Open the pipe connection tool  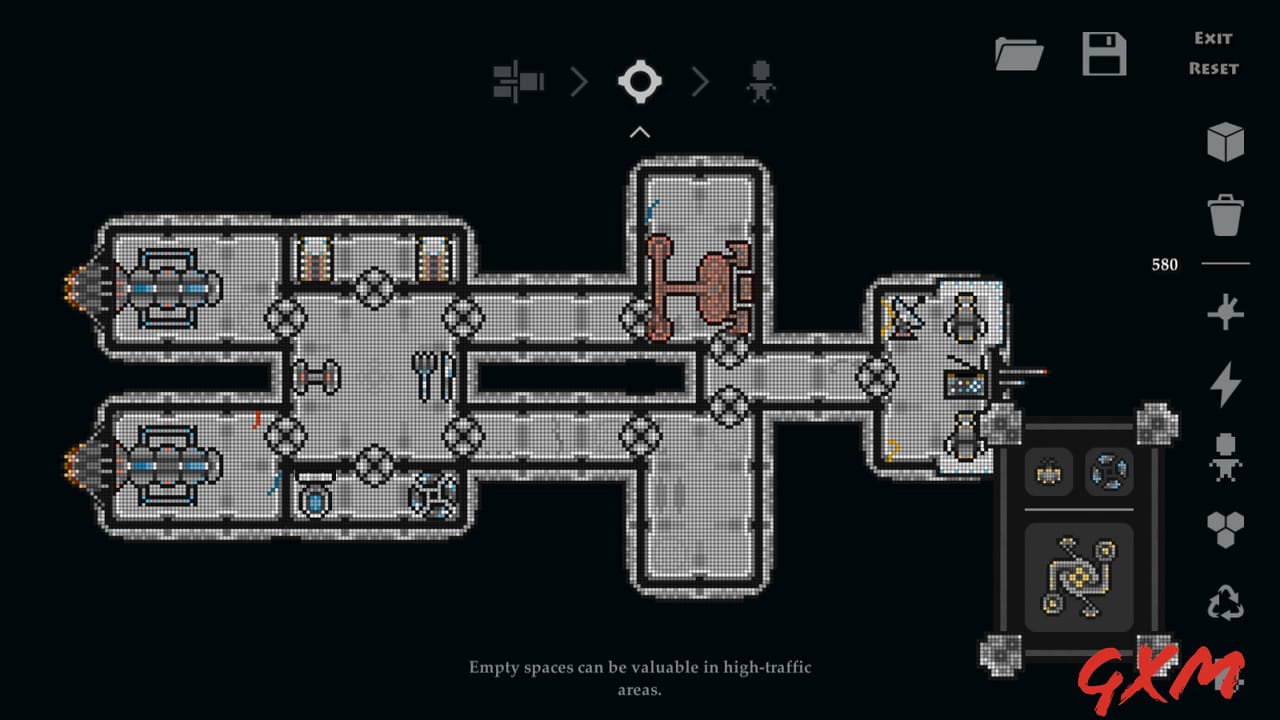coord(1226,313)
